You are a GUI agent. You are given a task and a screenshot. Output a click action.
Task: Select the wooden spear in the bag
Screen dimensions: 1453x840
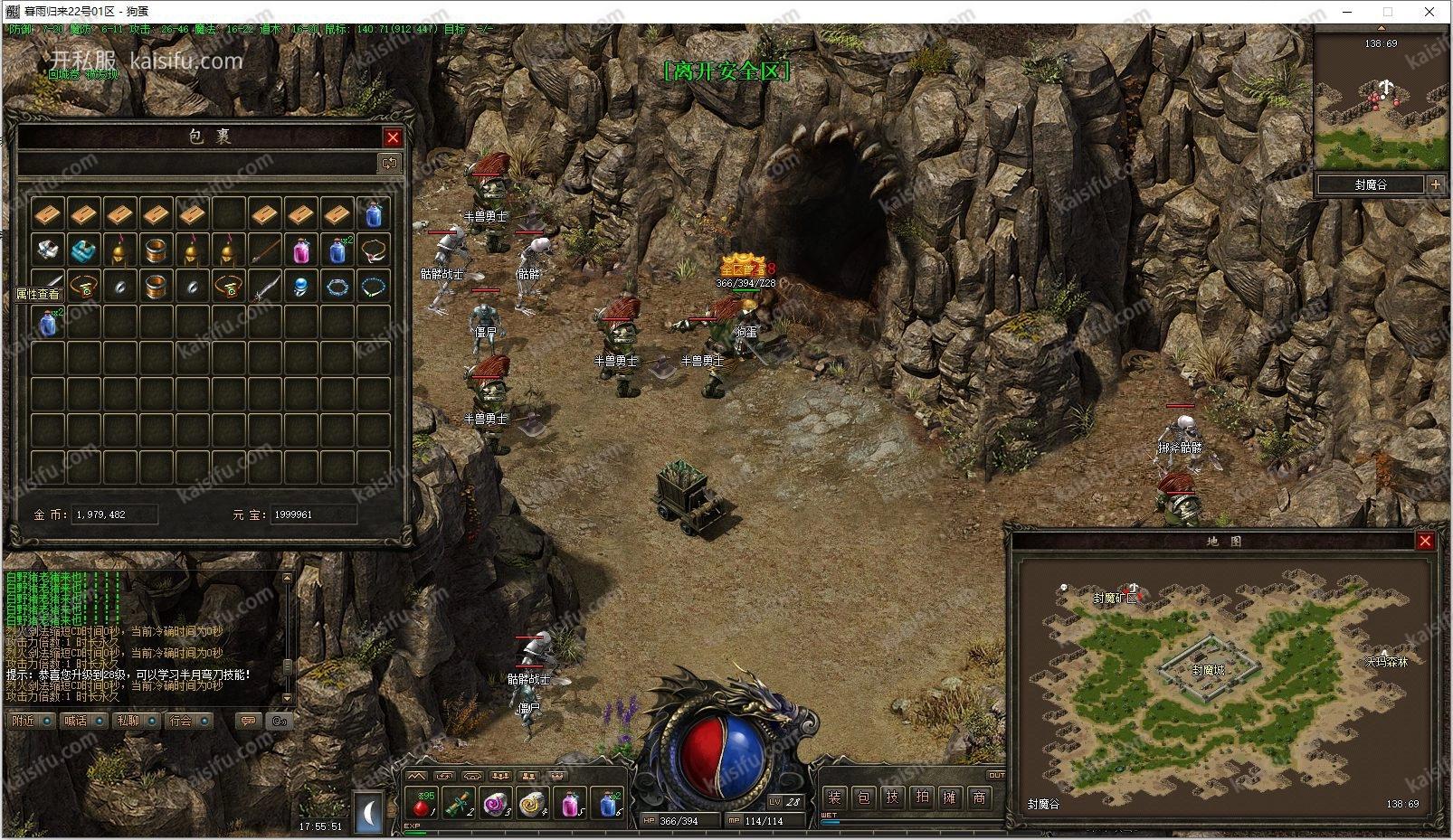[264, 250]
